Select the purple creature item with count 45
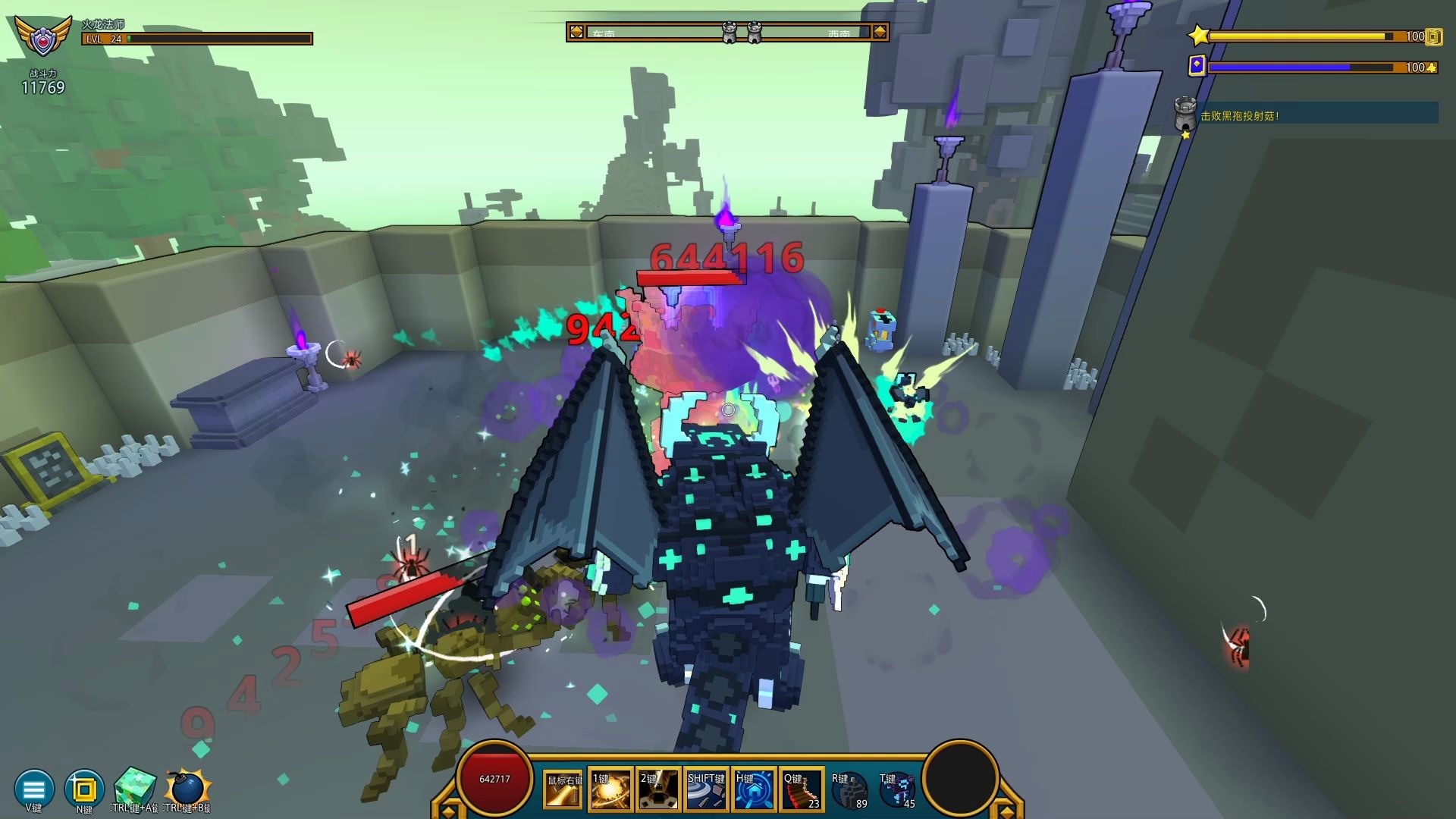 (x=897, y=790)
